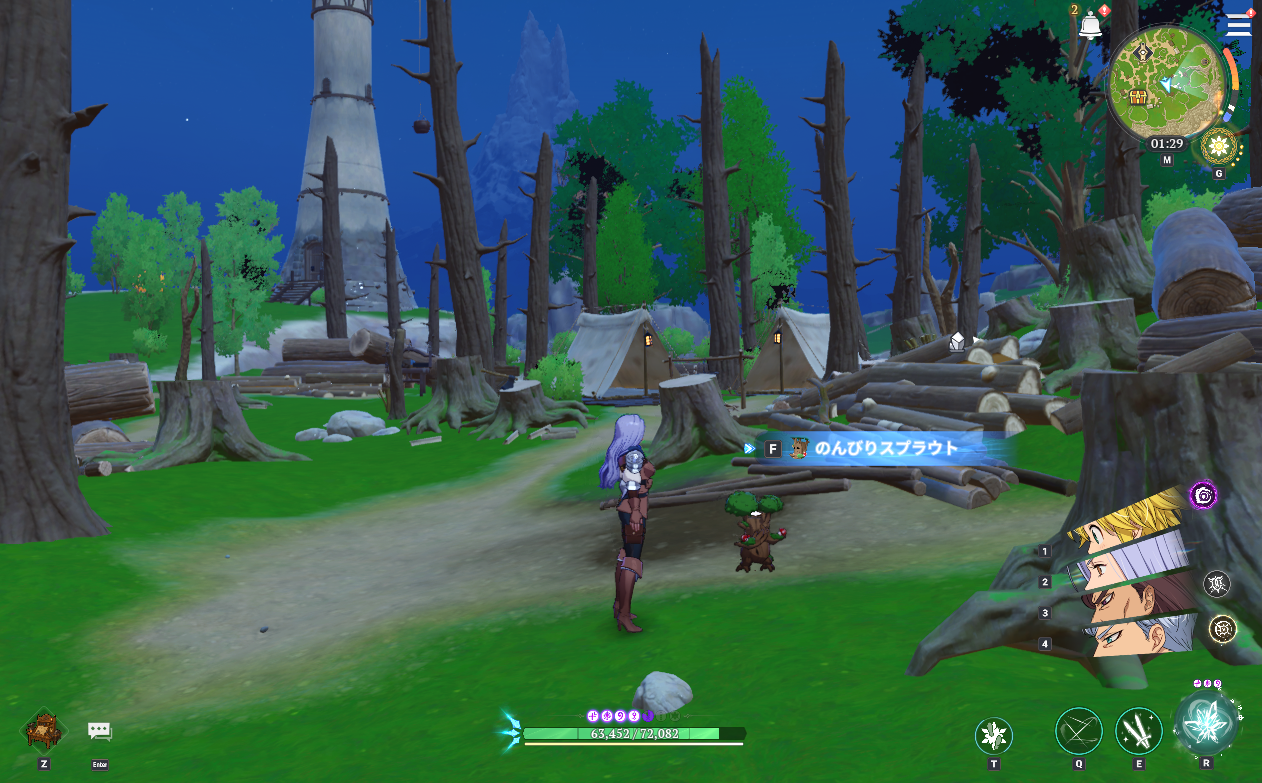Activate the golden sun emblem icon
Viewport: 1262px width, 783px height.
(x=1218, y=148)
